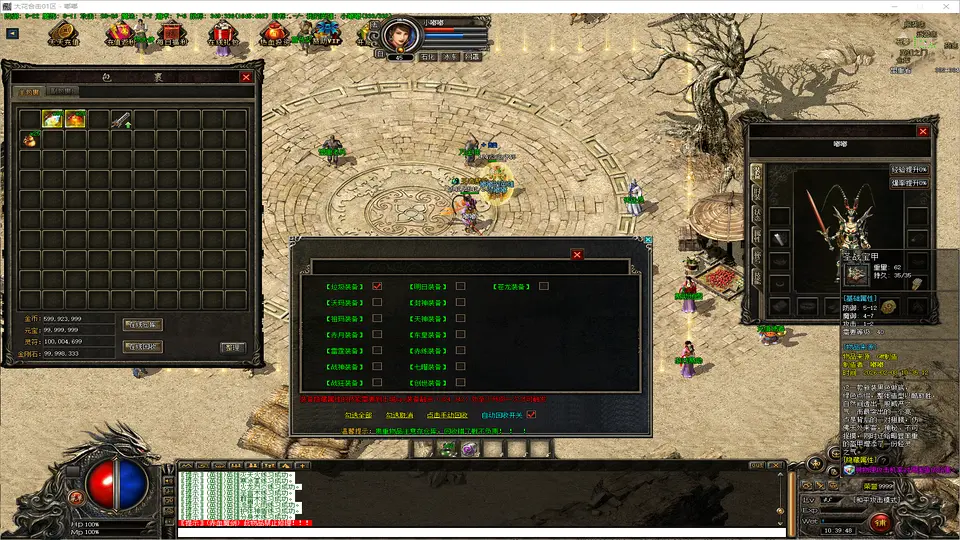This screenshot has height=540, width=960.
Task: Click 勾选取消 to clear selections
Action: point(400,415)
